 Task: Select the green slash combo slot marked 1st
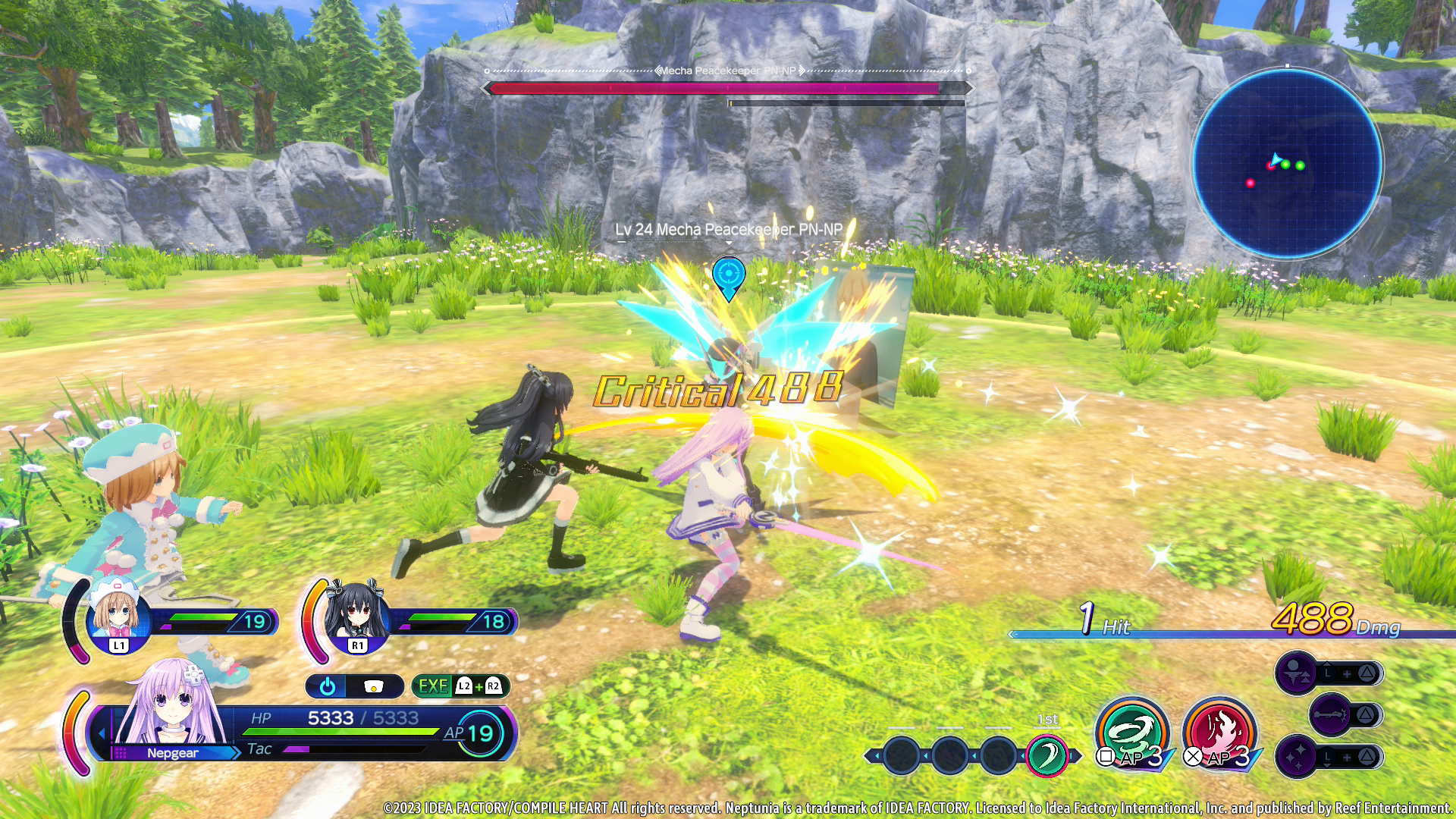1046,755
